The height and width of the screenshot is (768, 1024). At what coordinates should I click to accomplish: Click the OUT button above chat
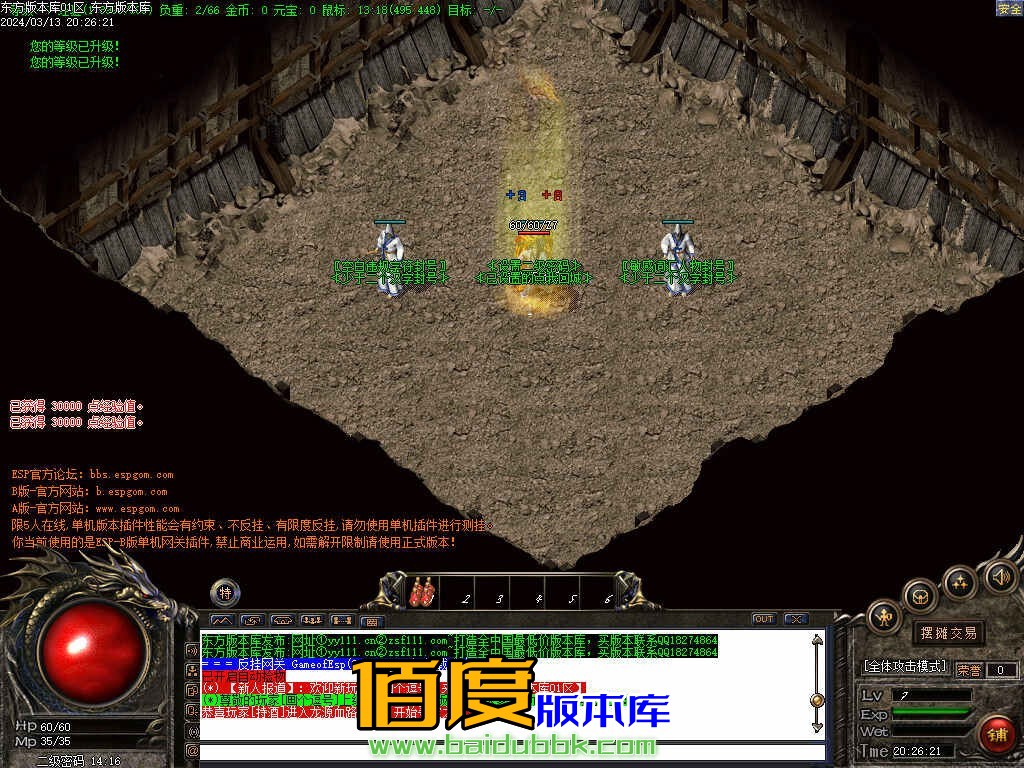(763, 619)
